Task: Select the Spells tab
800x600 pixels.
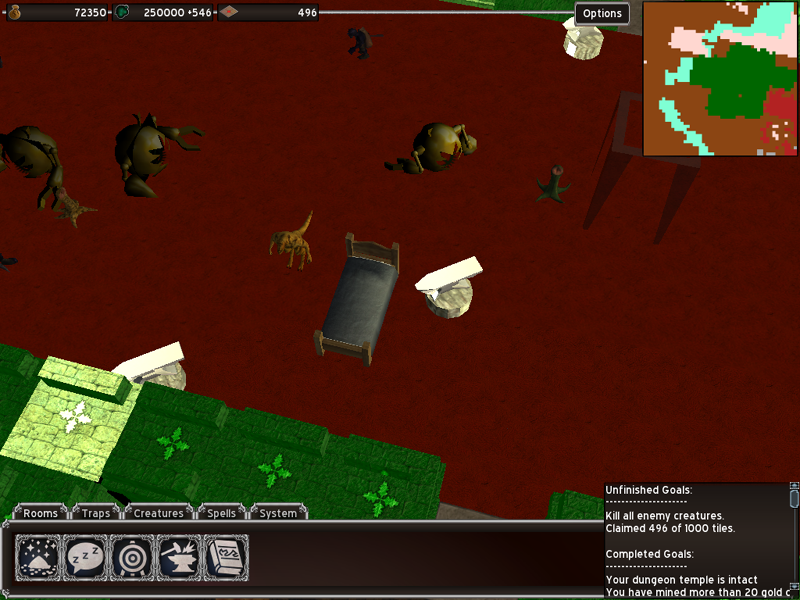Action: click(x=221, y=513)
